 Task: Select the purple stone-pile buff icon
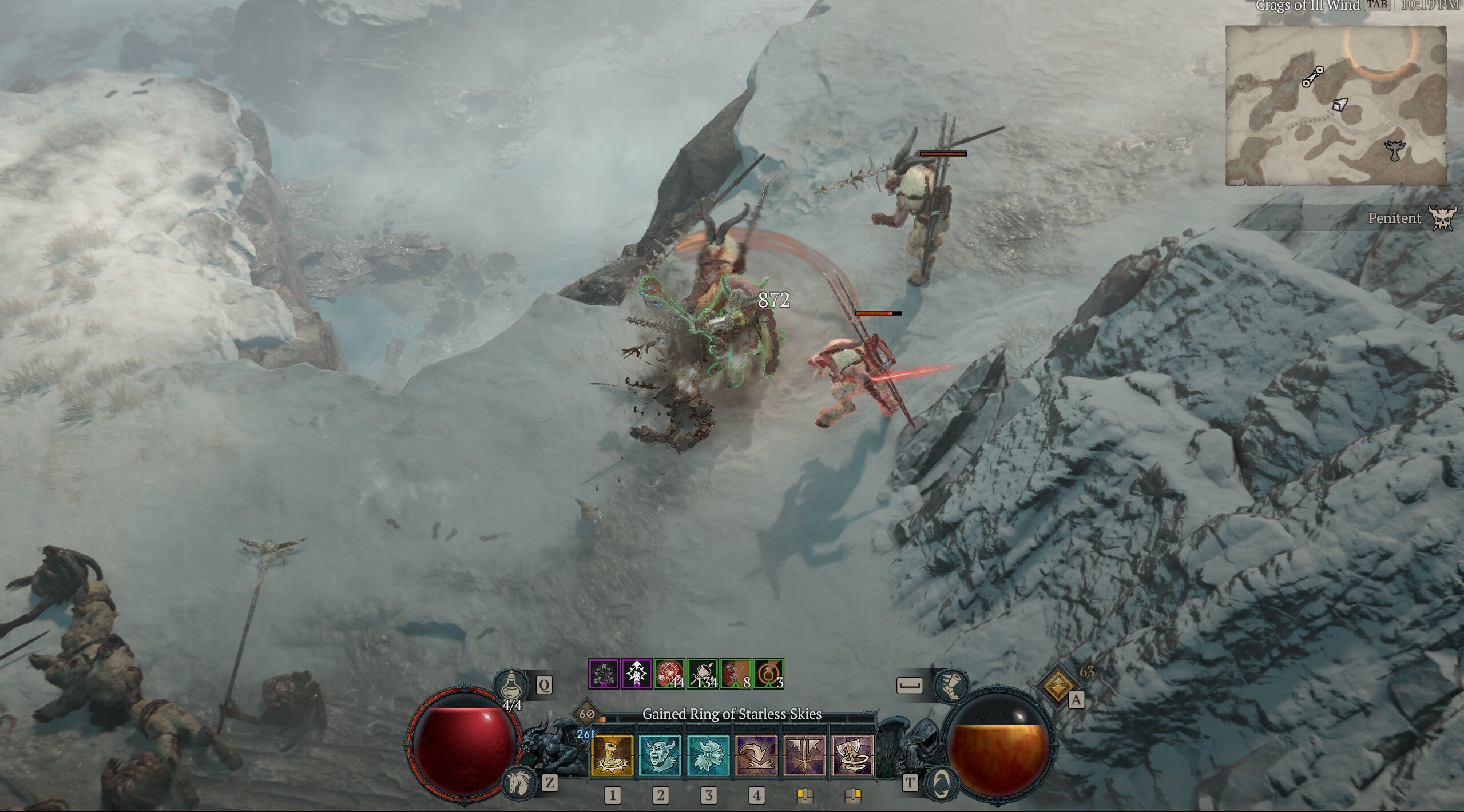click(x=604, y=674)
